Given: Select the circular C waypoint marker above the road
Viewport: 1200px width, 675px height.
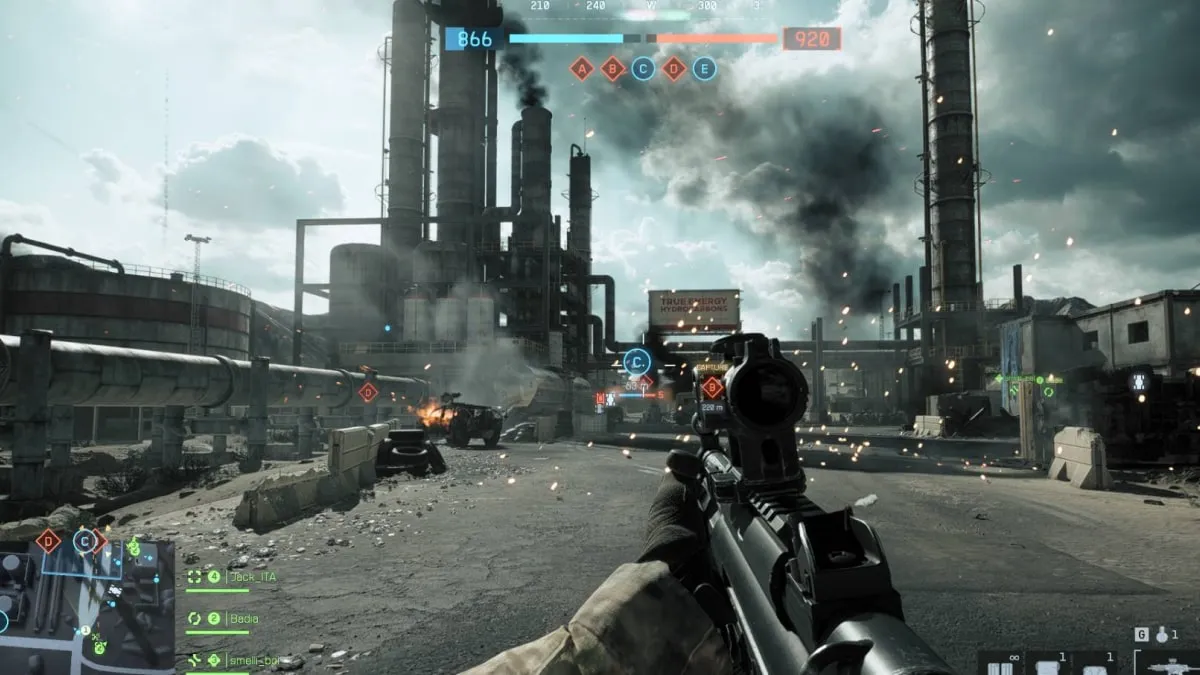Looking at the screenshot, I should pos(637,361).
